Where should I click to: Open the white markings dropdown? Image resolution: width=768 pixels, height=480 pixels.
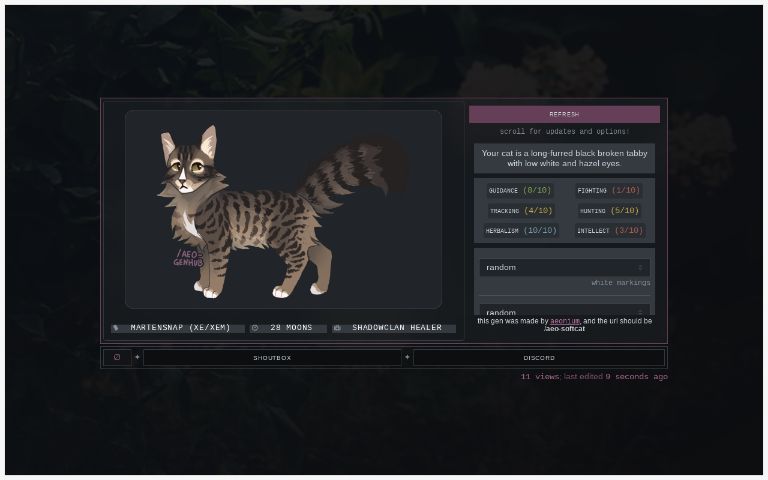tap(564, 268)
